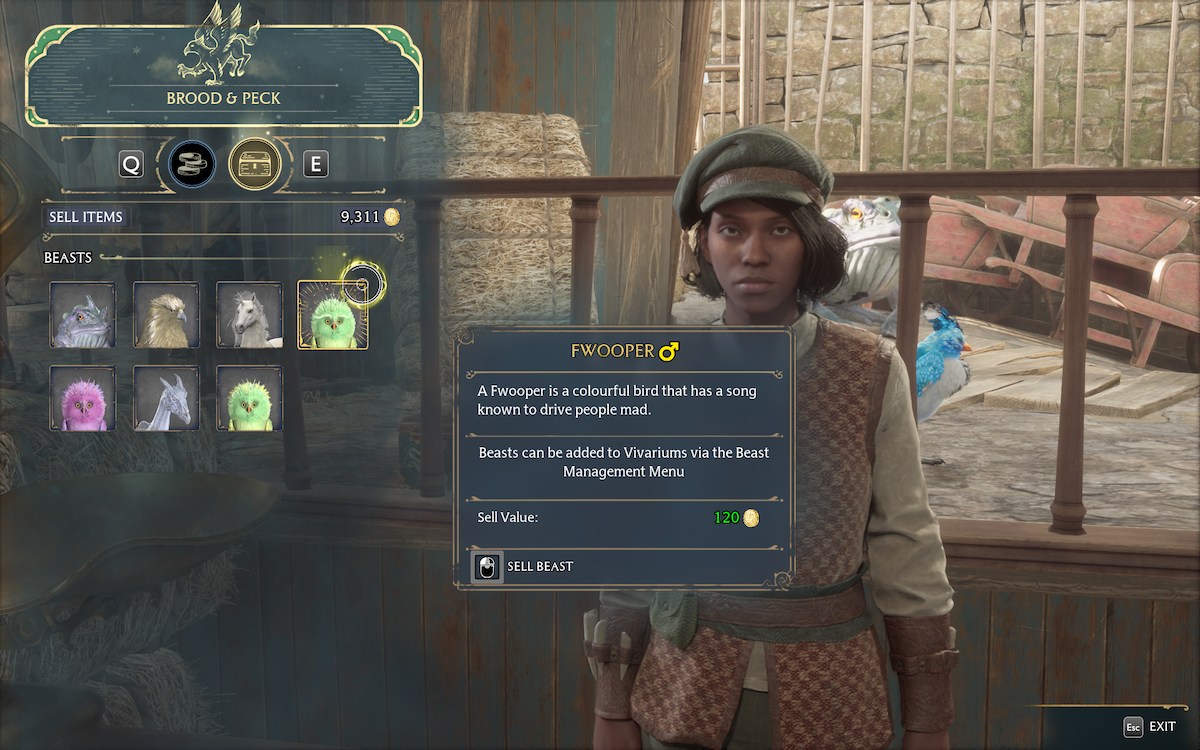Click the highlighted green Fwooper slot

click(332, 315)
